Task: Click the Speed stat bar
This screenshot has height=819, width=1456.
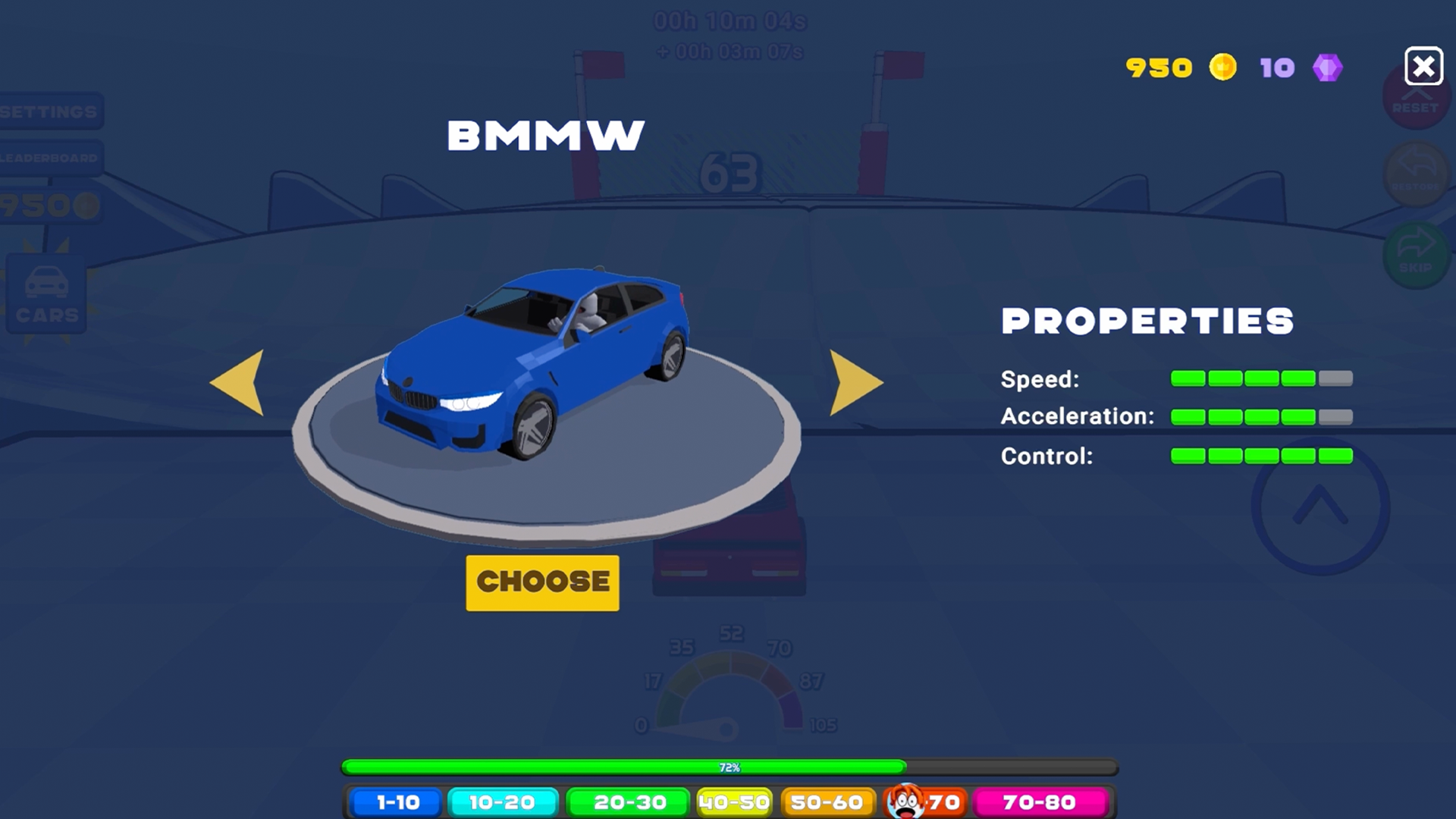Action: pyautogui.click(x=1261, y=377)
